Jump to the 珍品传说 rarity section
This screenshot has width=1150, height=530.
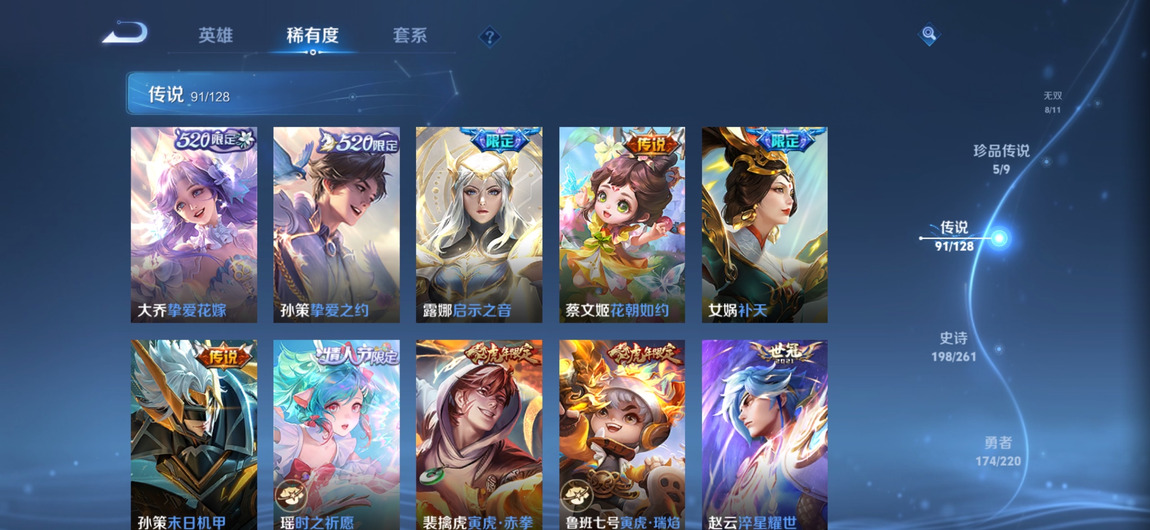(1001, 158)
